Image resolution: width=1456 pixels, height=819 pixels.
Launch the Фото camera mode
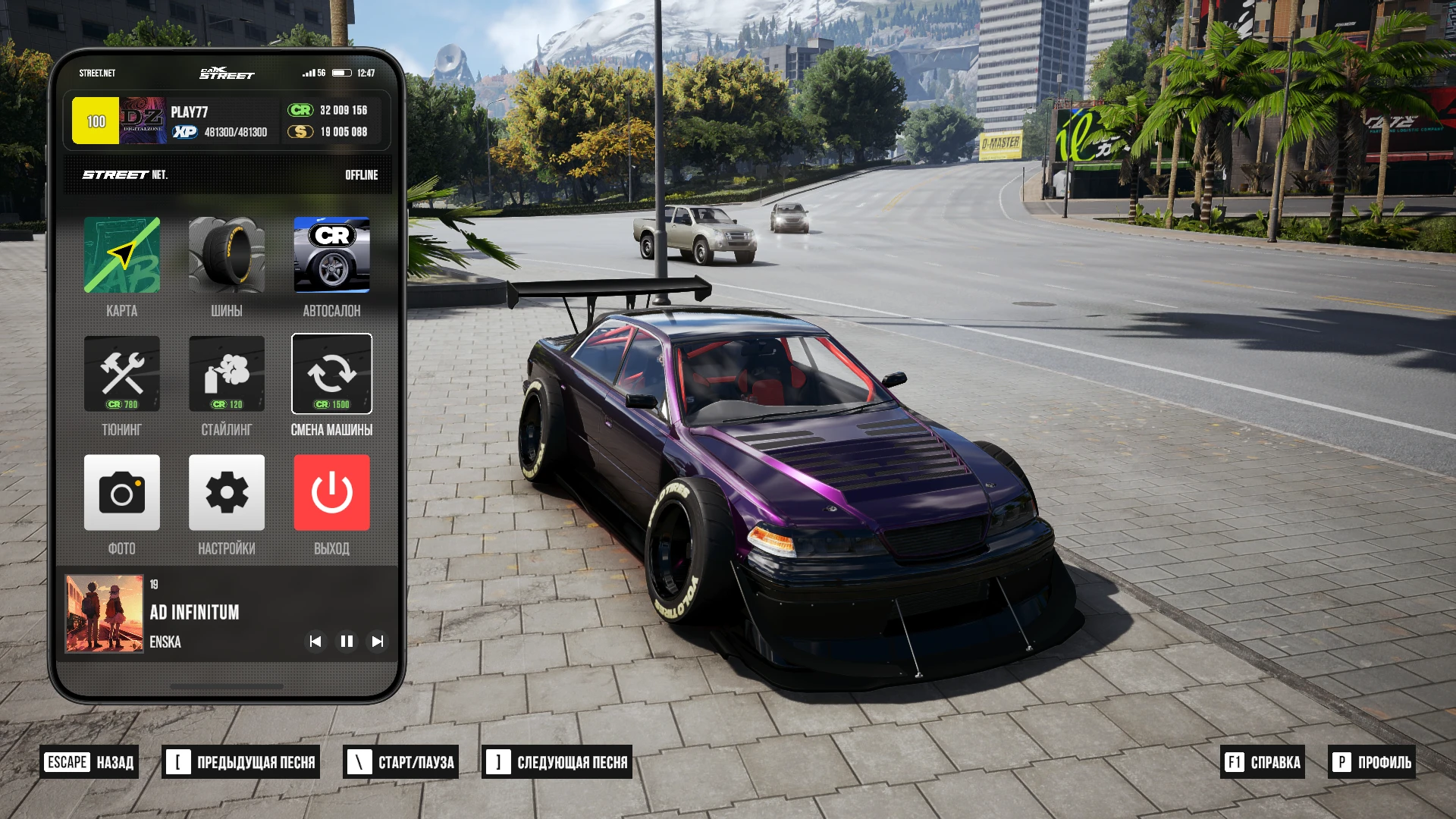[x=121, y=493]
